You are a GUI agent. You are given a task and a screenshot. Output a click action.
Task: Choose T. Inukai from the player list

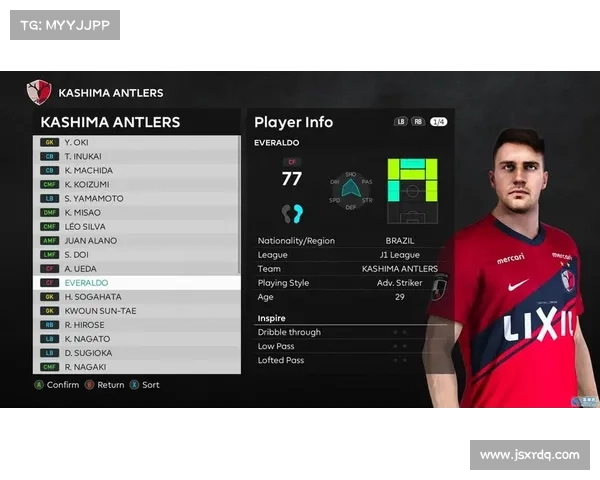tap(135, 156)
